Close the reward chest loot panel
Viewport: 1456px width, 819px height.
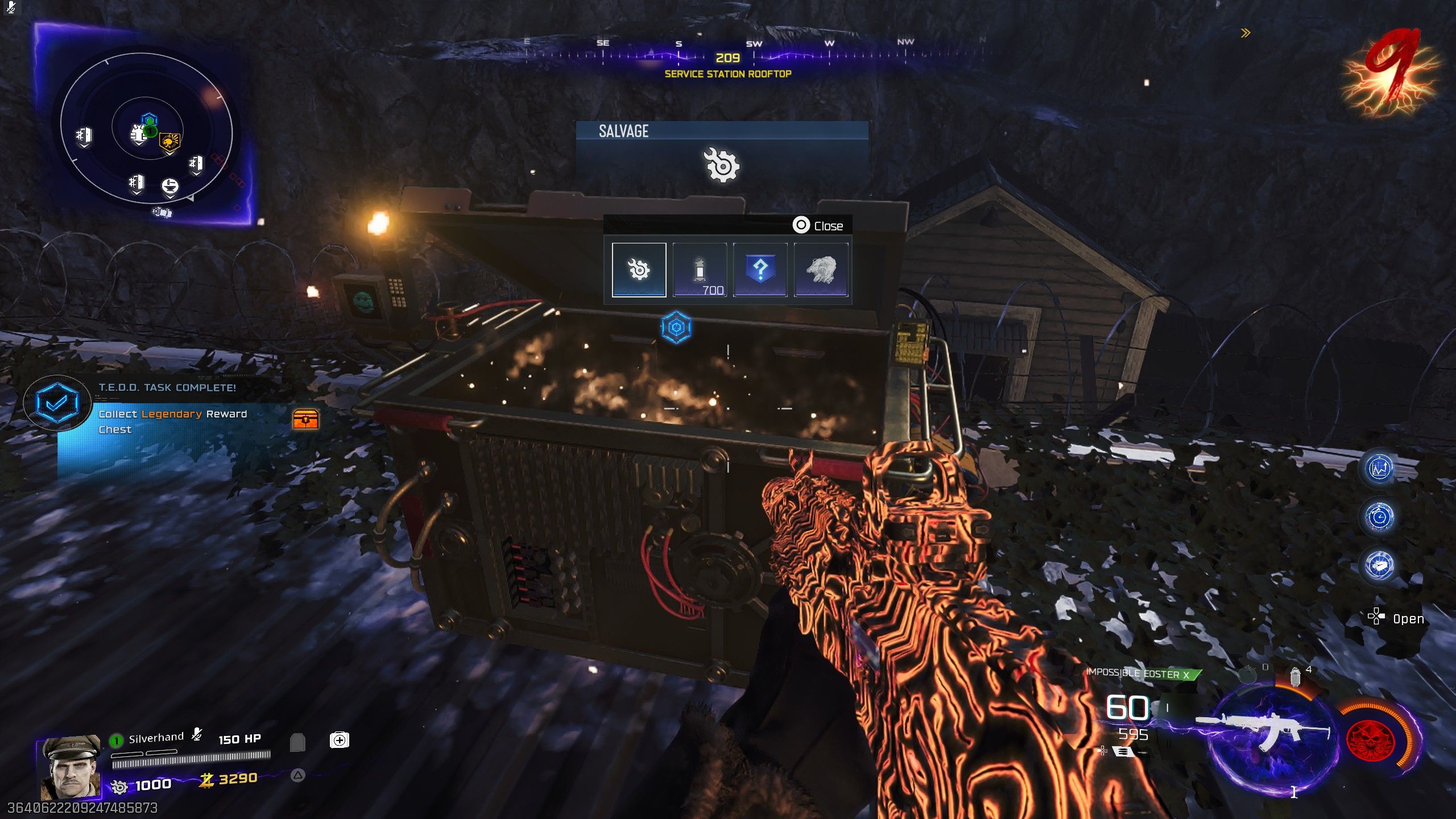click(x=818, y=226)
